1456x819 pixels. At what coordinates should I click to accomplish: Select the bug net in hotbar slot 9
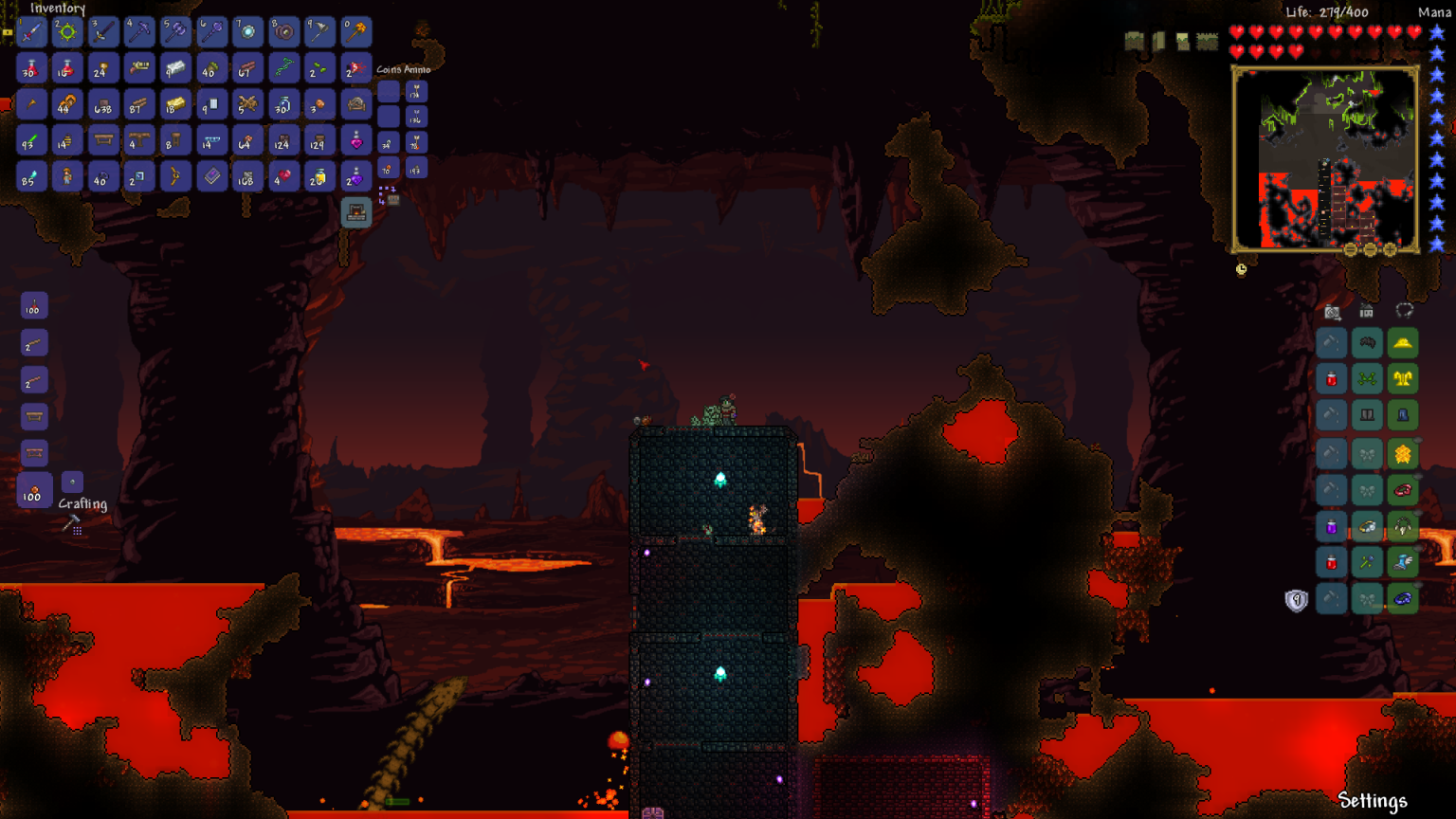tap(319, 32)
